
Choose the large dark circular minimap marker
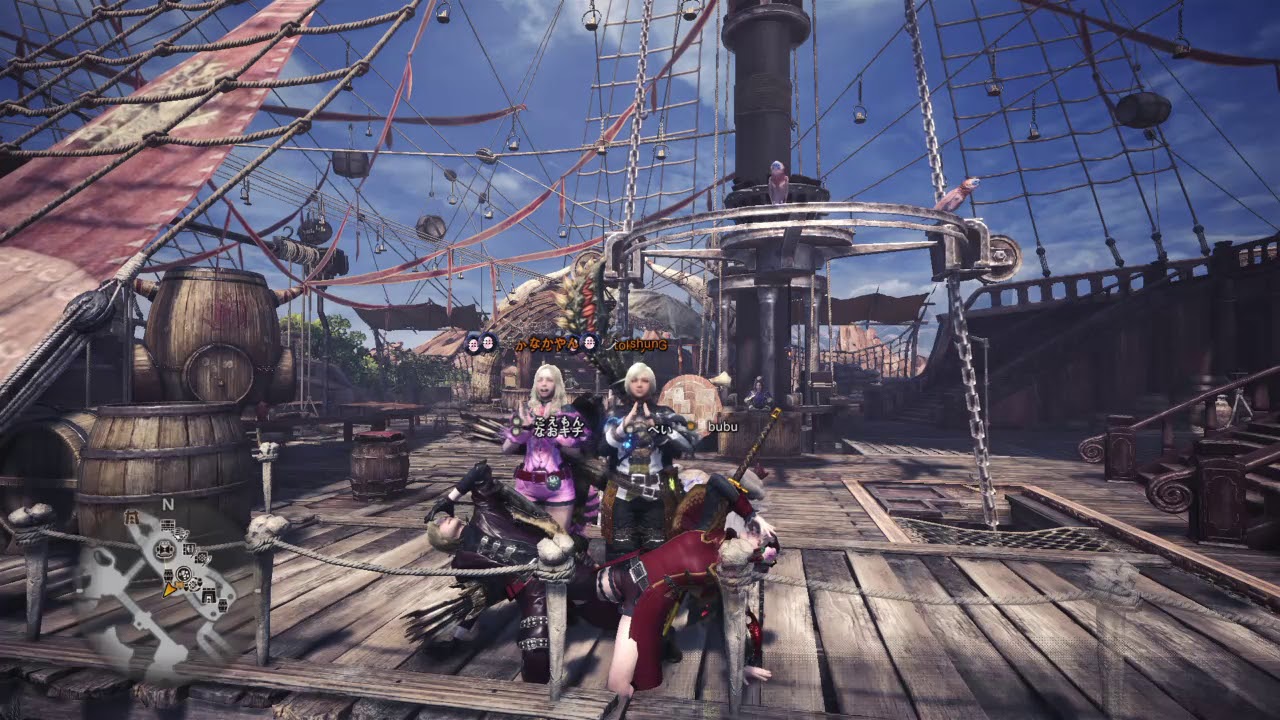164,549
